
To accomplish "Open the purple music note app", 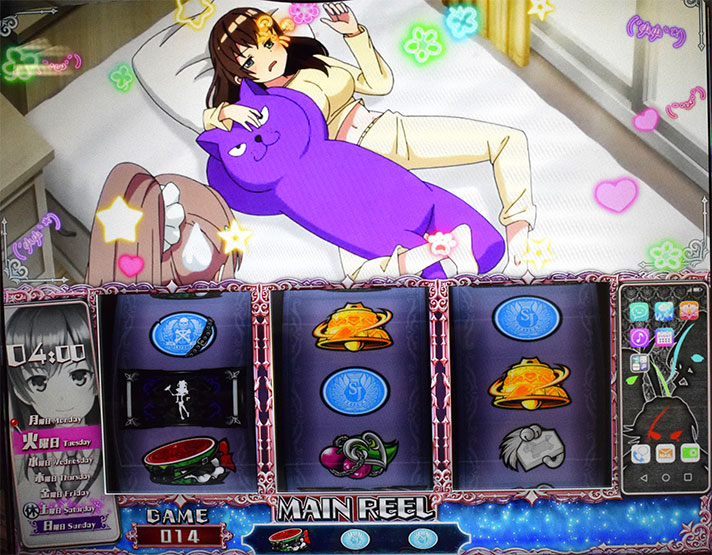I will [638, 338].
